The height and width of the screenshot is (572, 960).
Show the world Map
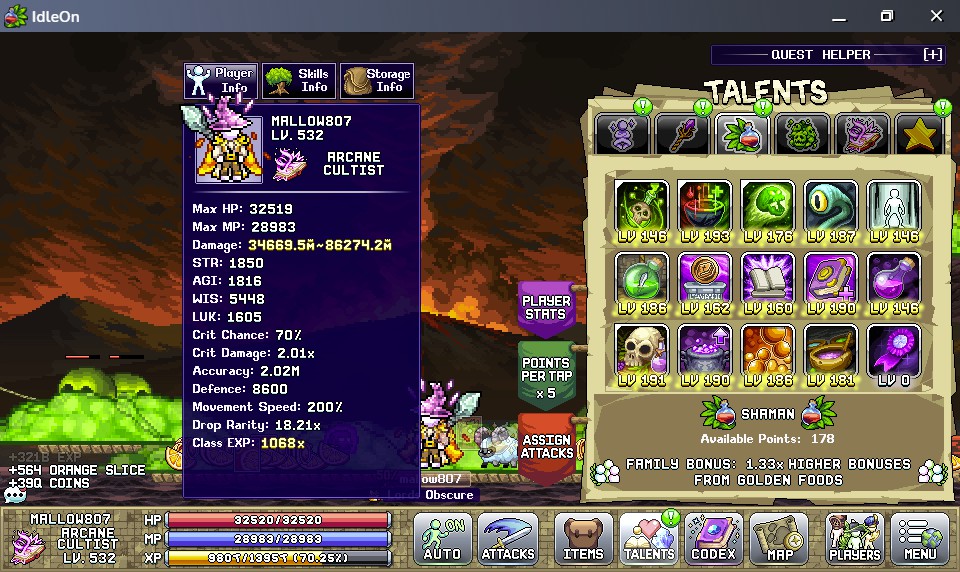[x=779, y=538]
